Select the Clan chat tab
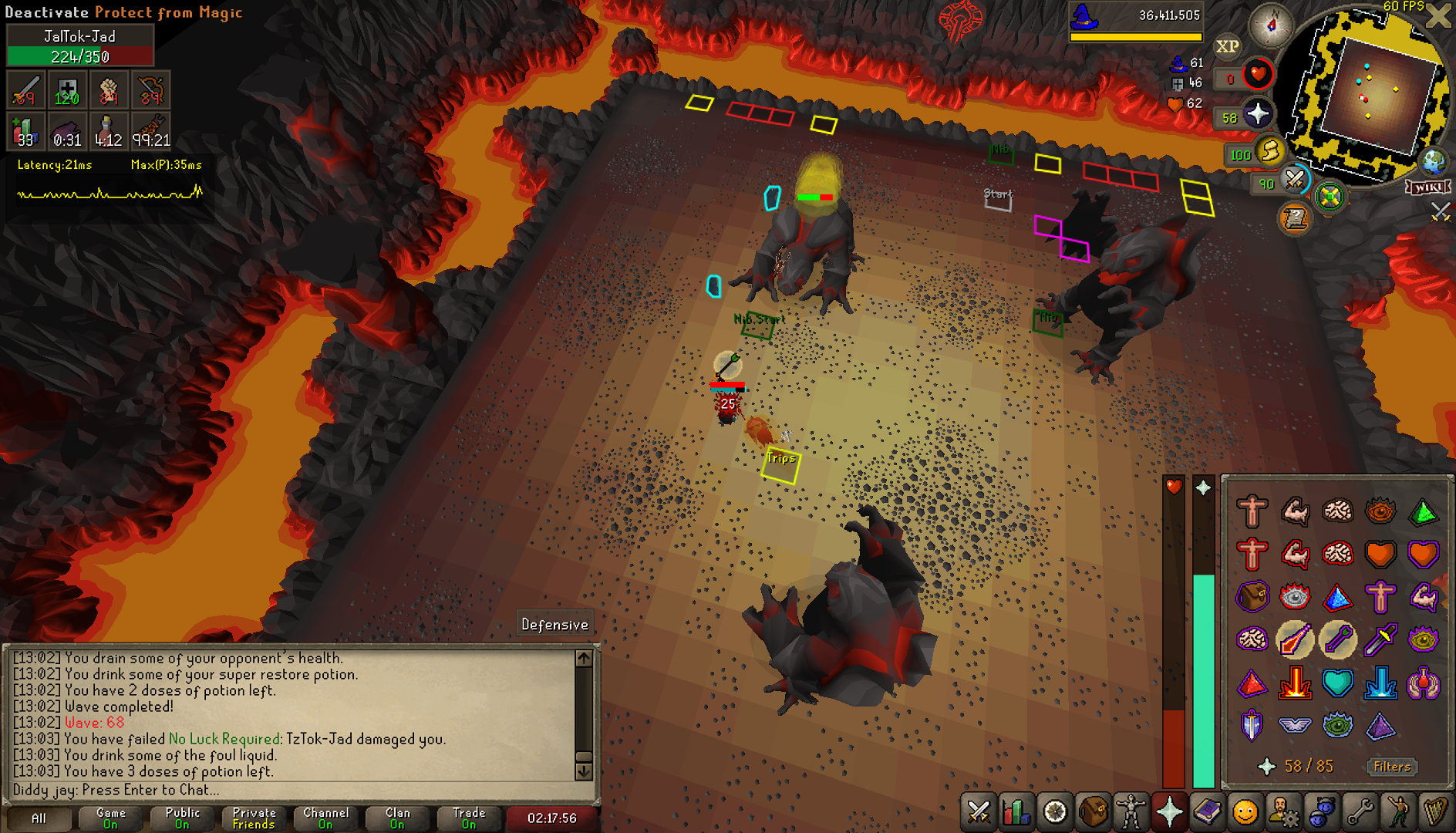The image size is (1456, 833). pyautogui.click(x=398, y=818)
